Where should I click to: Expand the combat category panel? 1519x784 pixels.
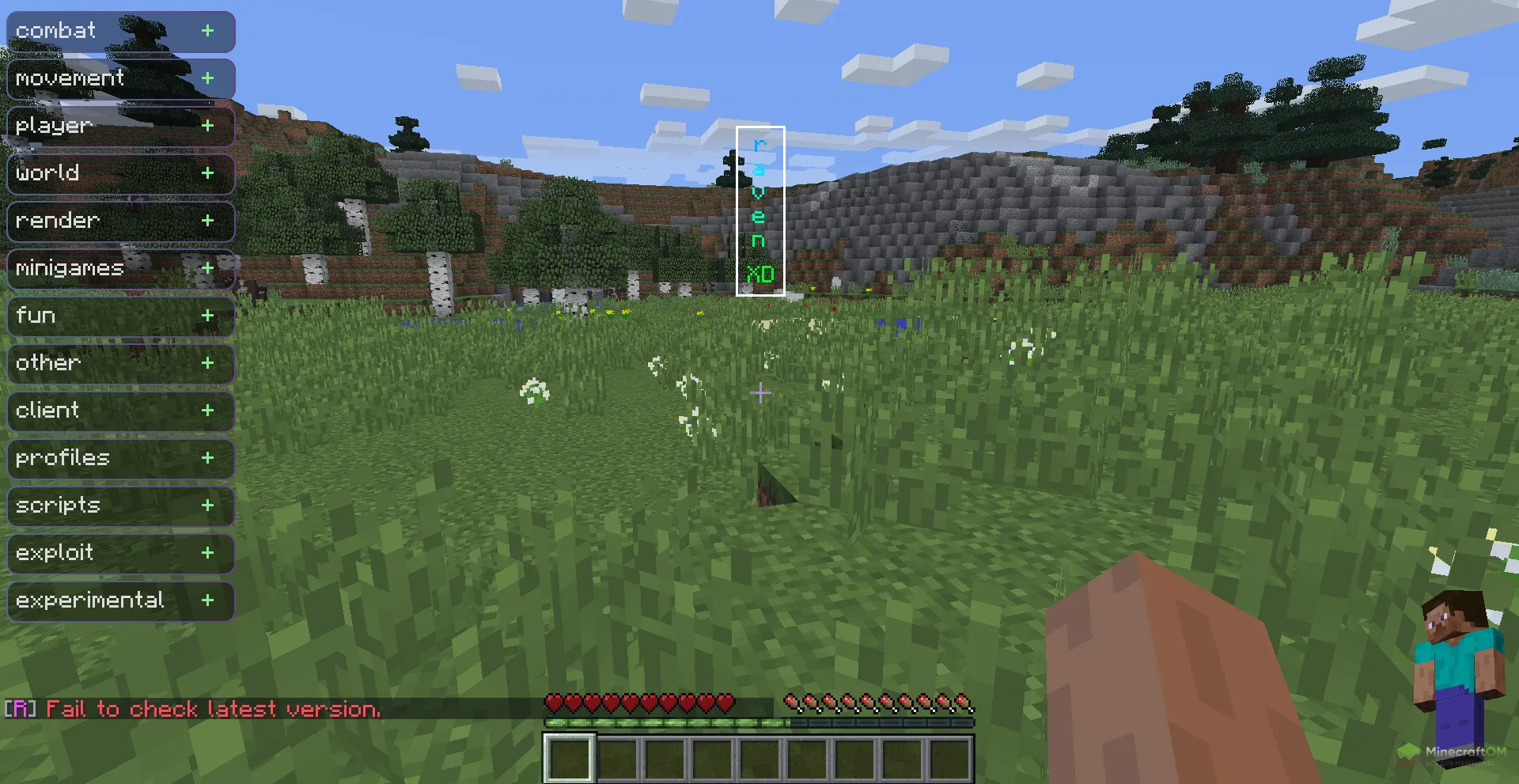pyautogui.click(x=207, y=31)
